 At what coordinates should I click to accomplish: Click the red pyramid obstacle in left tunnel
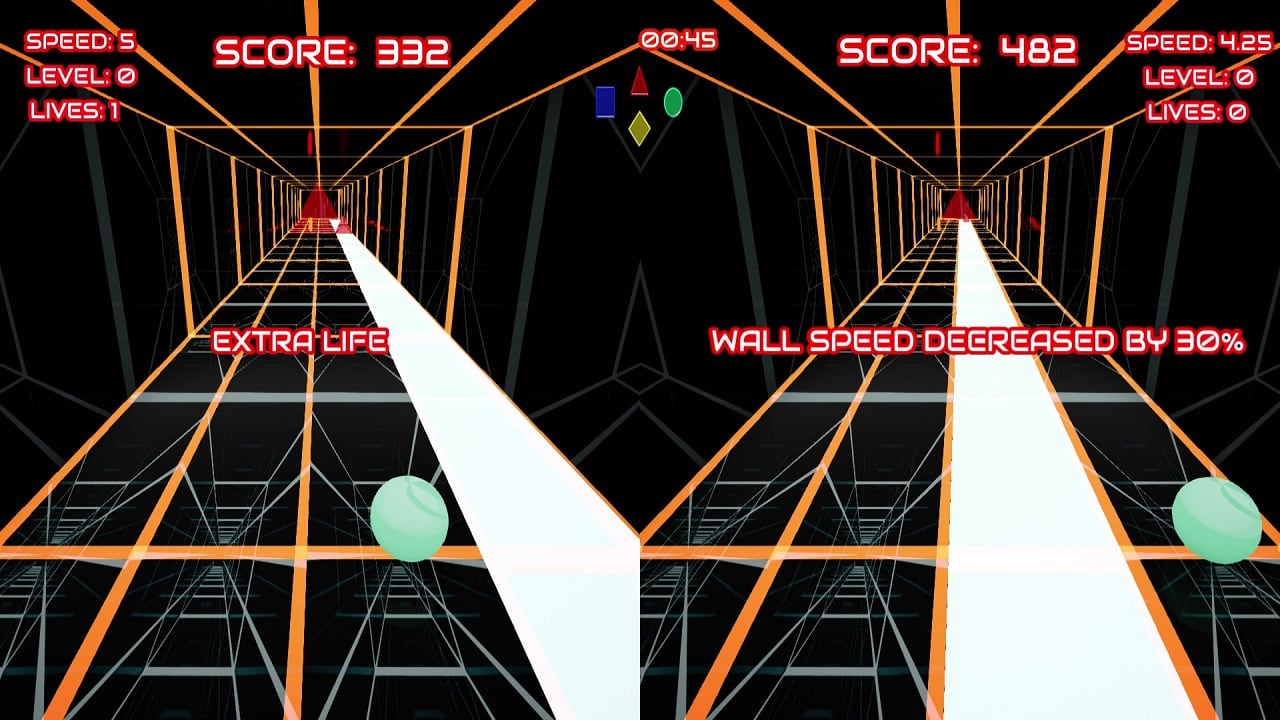[x=318, y=208]
